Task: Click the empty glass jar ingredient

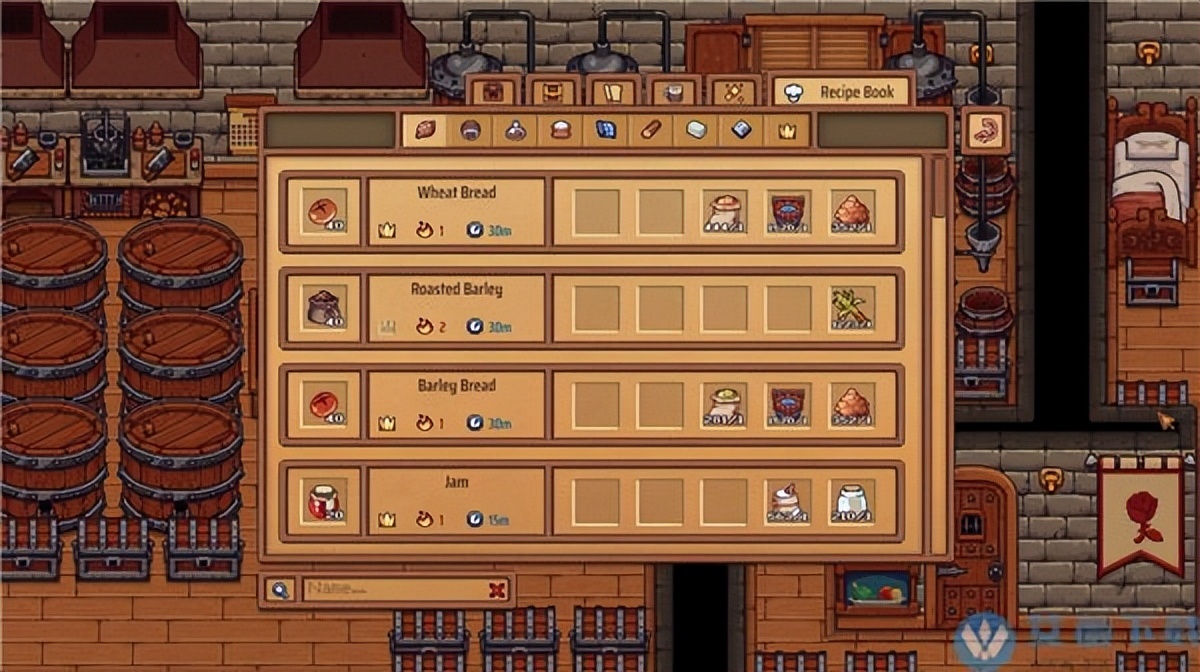Action: (852, 501)
